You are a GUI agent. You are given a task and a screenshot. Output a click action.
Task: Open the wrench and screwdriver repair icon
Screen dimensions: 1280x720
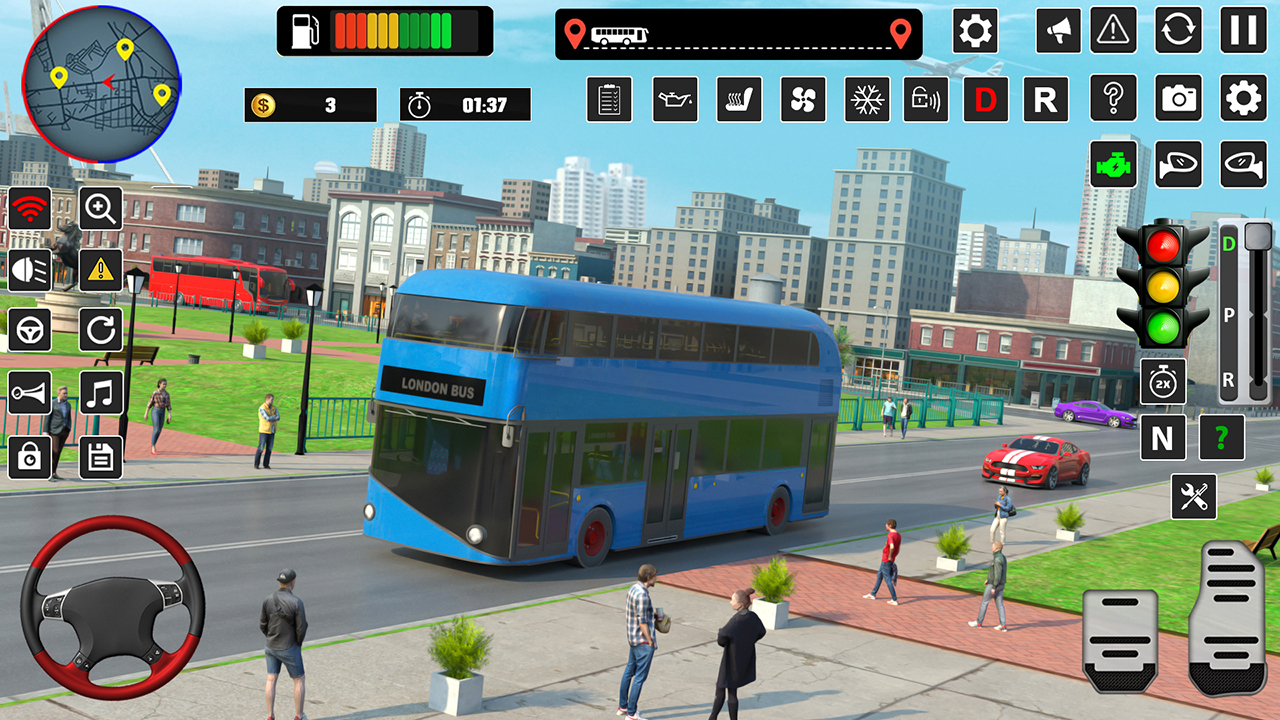click(x=1194, y=496)
